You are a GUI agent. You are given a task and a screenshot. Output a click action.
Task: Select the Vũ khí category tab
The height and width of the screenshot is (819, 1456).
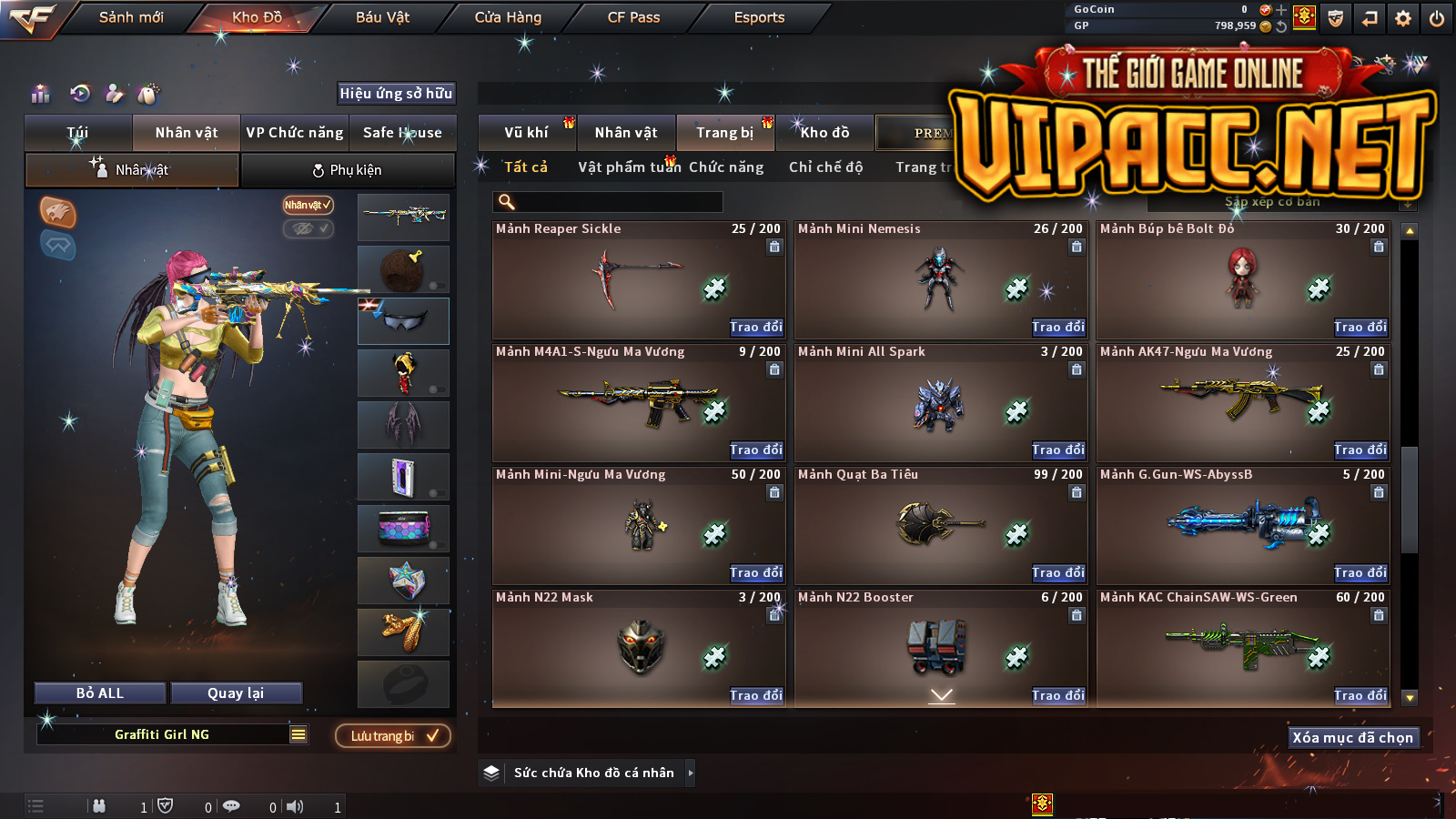527,133
